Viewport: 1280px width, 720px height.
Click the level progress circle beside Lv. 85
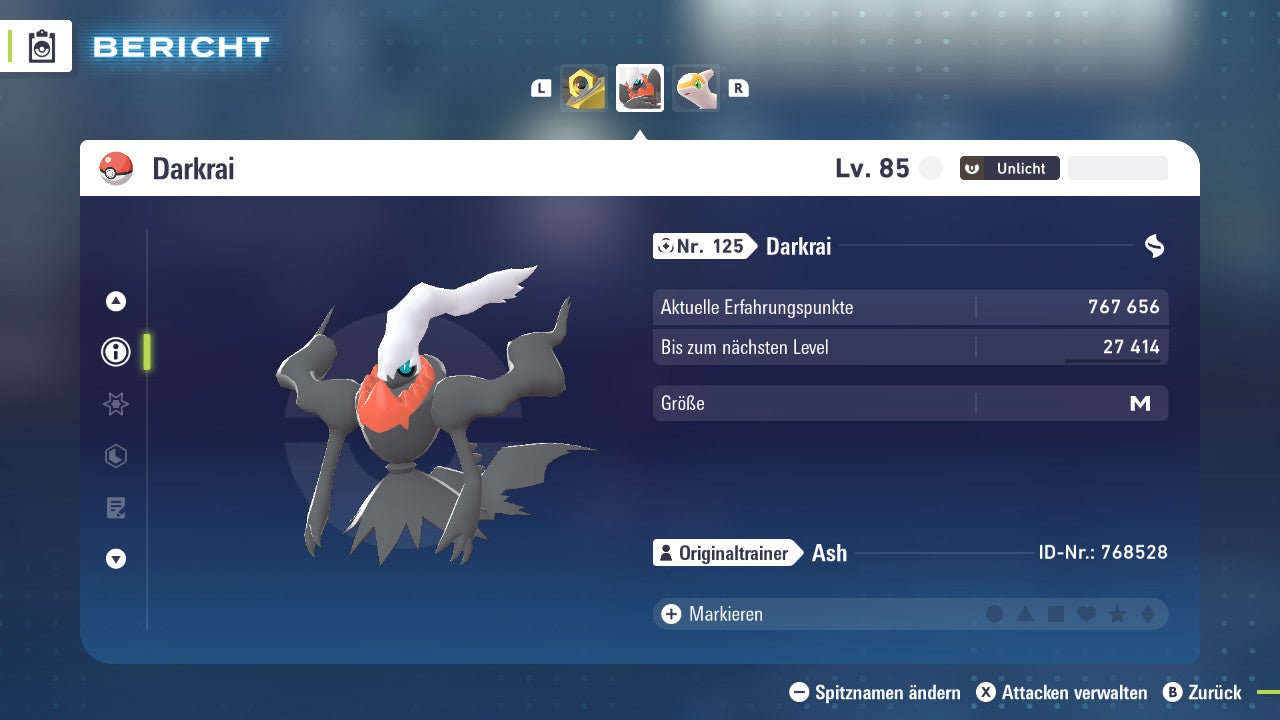point(930,168)
